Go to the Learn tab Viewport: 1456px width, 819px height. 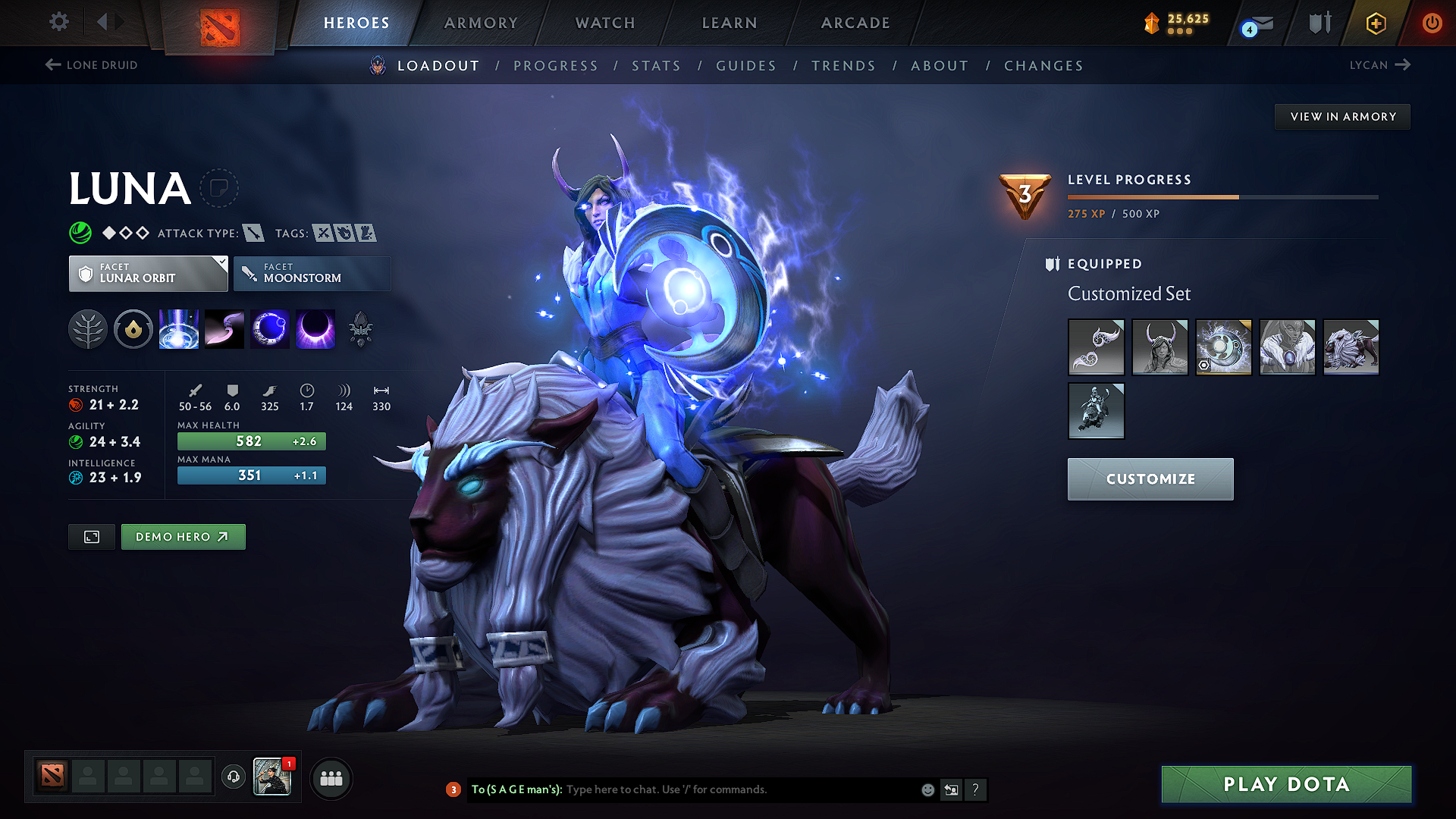730,23
